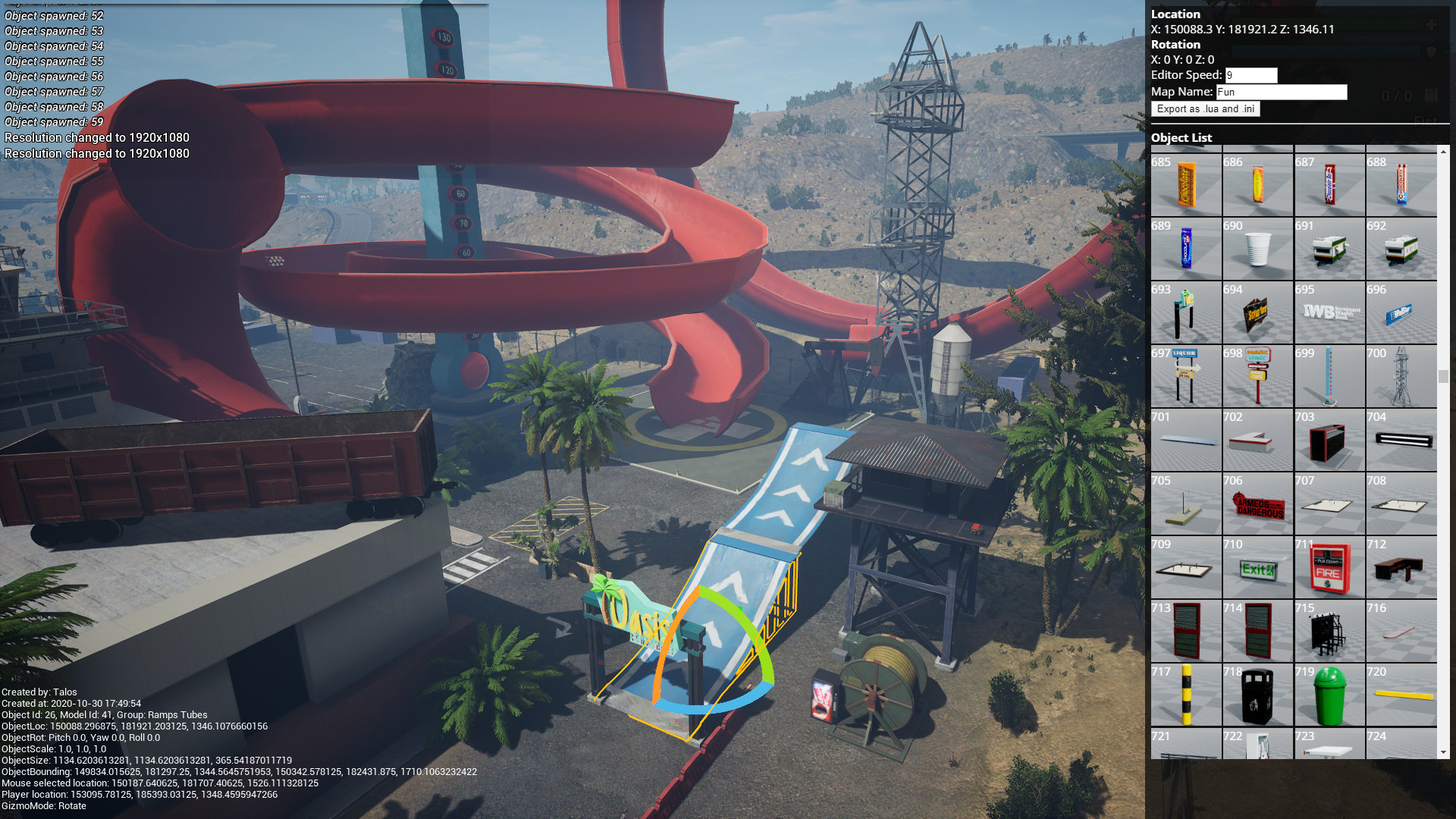Select object 700 lattice tower thumbnail
This screenshot has width=1456, height=819.
click(1401, 377)
